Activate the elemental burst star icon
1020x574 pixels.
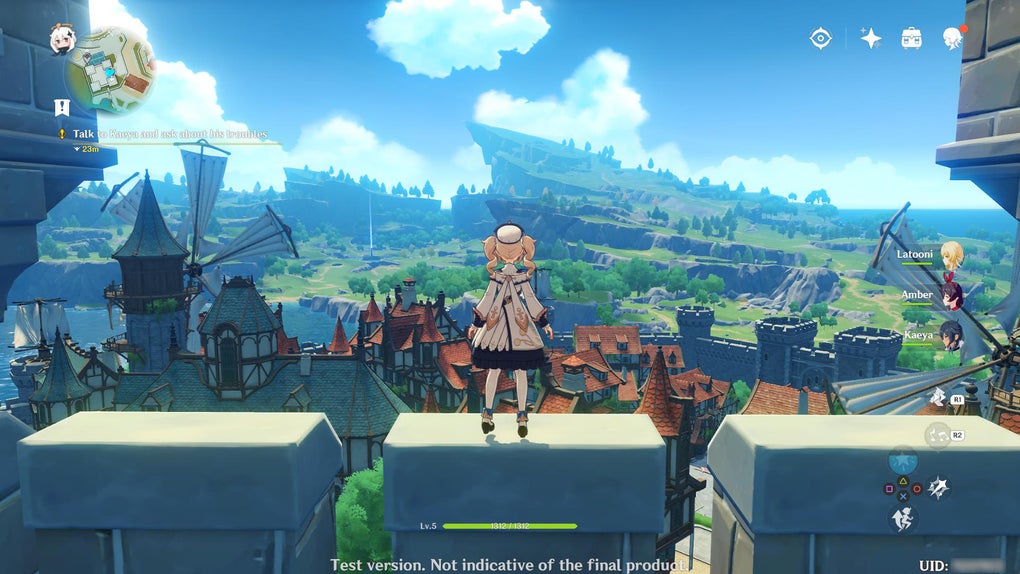coord(903,461)
